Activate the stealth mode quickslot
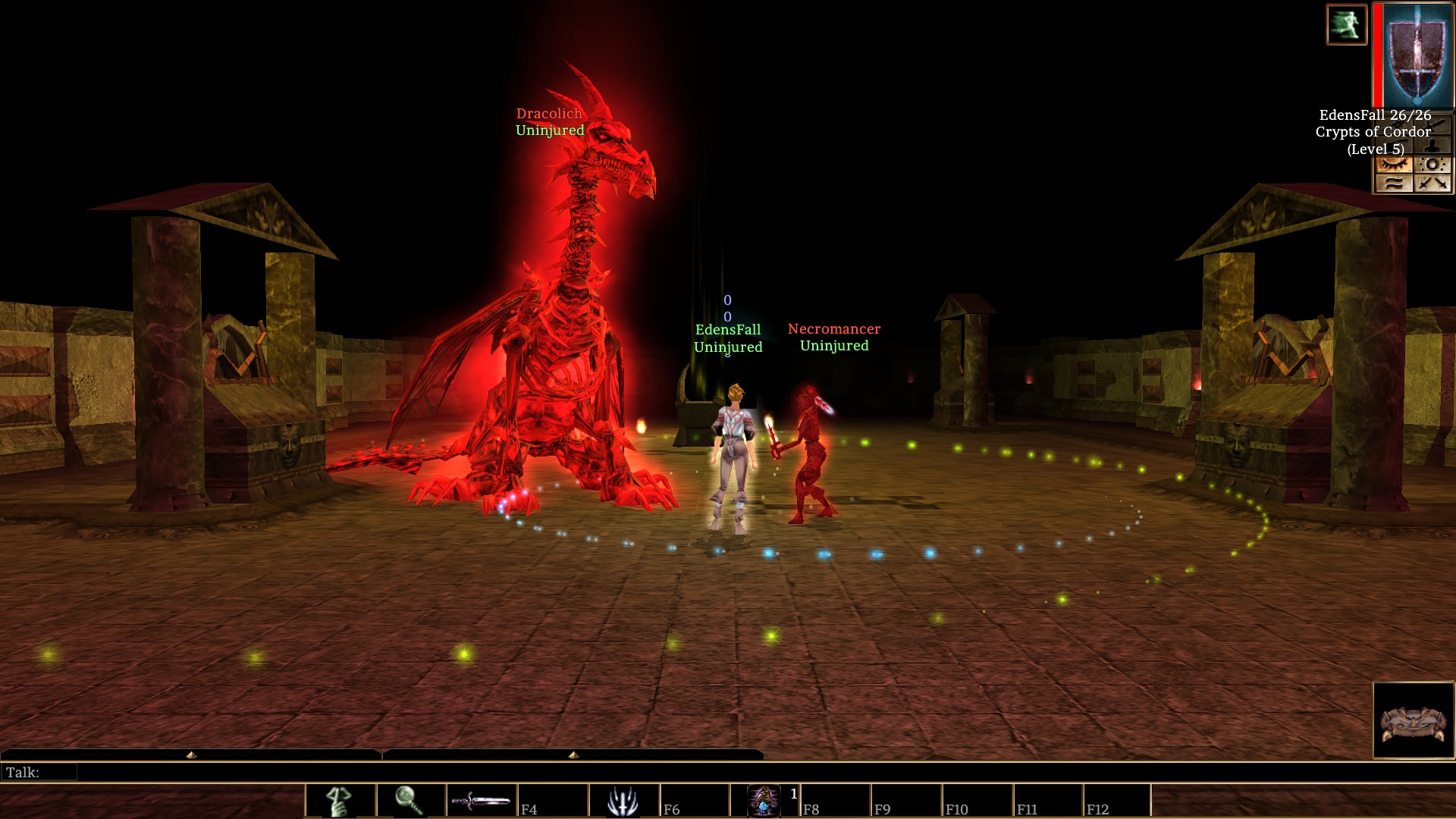 pyautogui.click(x=339, y=801)
